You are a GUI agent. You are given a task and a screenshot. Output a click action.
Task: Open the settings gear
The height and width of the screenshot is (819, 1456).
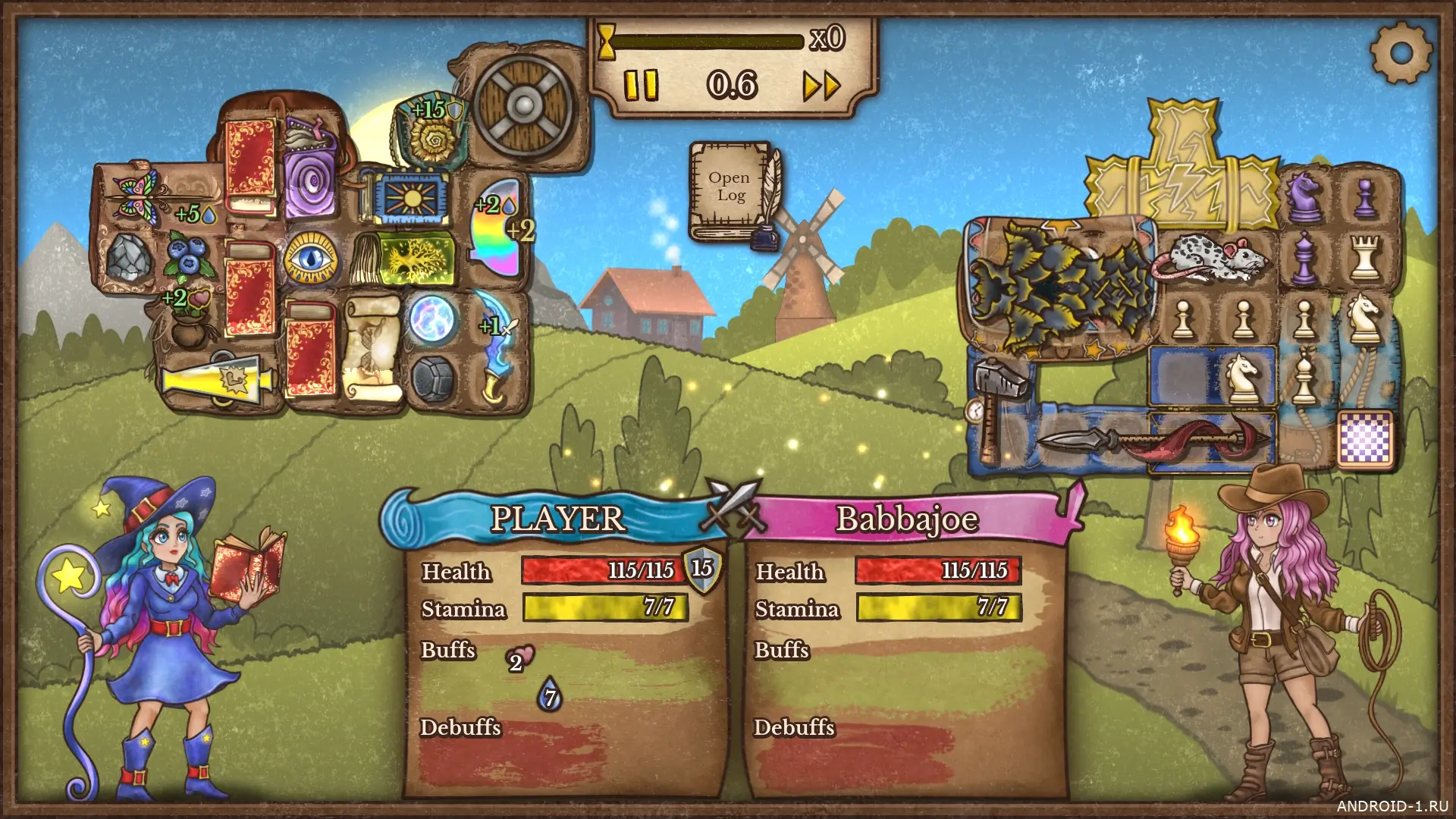[x=1401, y=52]
